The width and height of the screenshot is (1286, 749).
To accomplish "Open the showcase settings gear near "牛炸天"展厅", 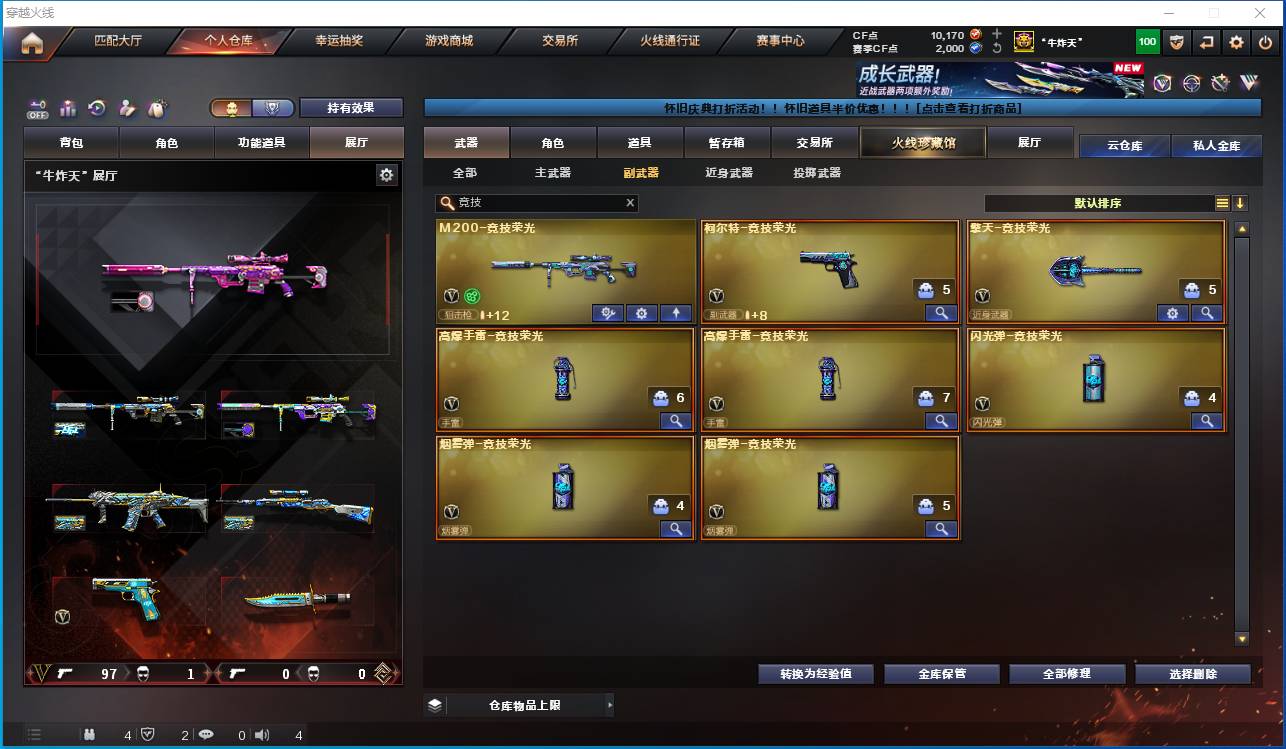I will pos(386,173).
